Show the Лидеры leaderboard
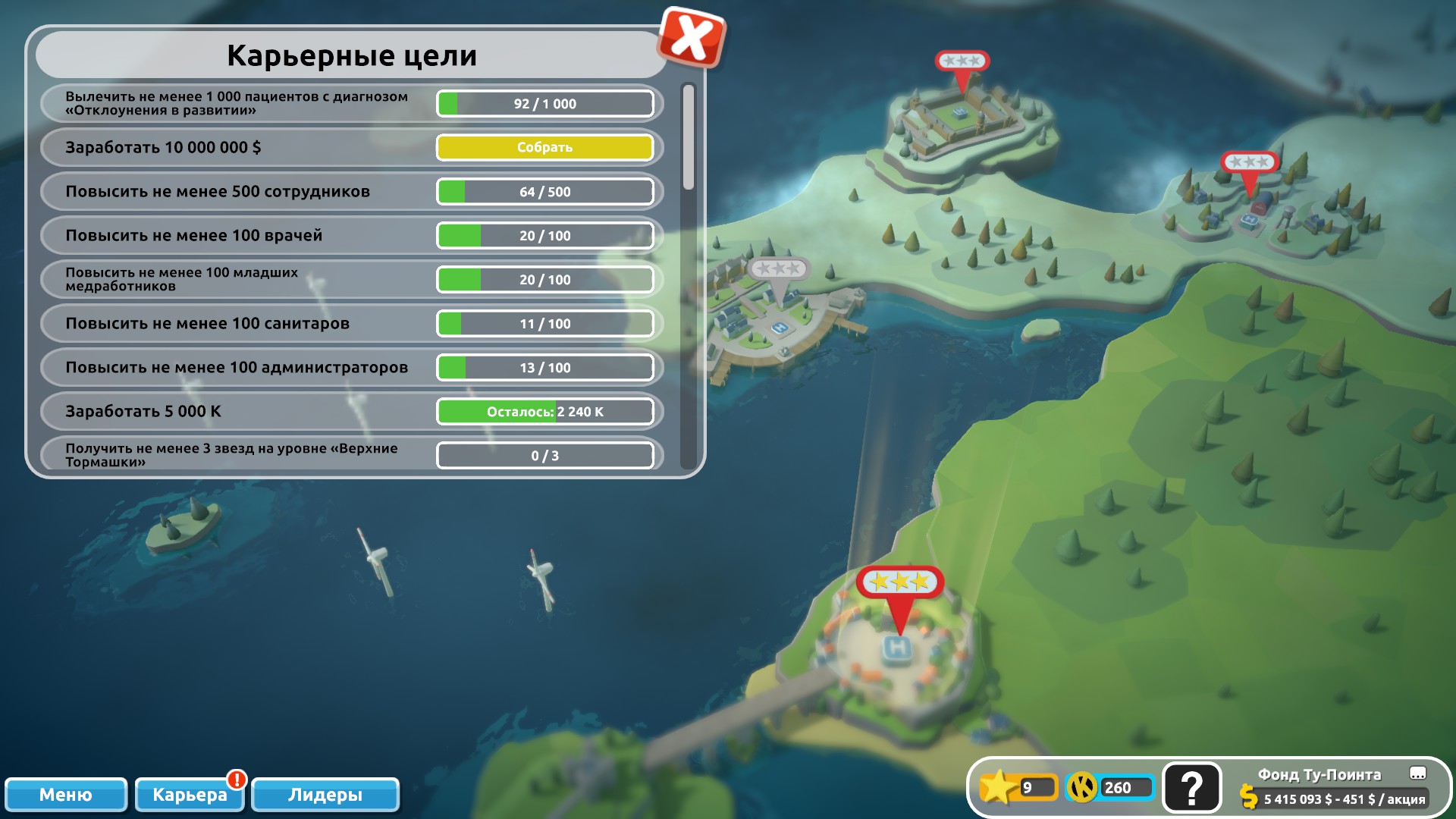 pyautogui.click(x=325, y=794)
